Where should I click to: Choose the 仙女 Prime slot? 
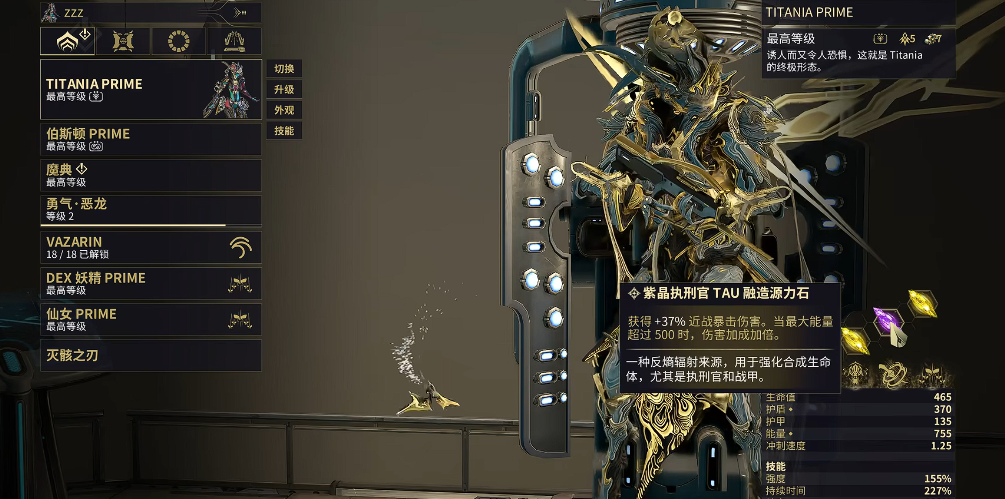coord(150,319)
